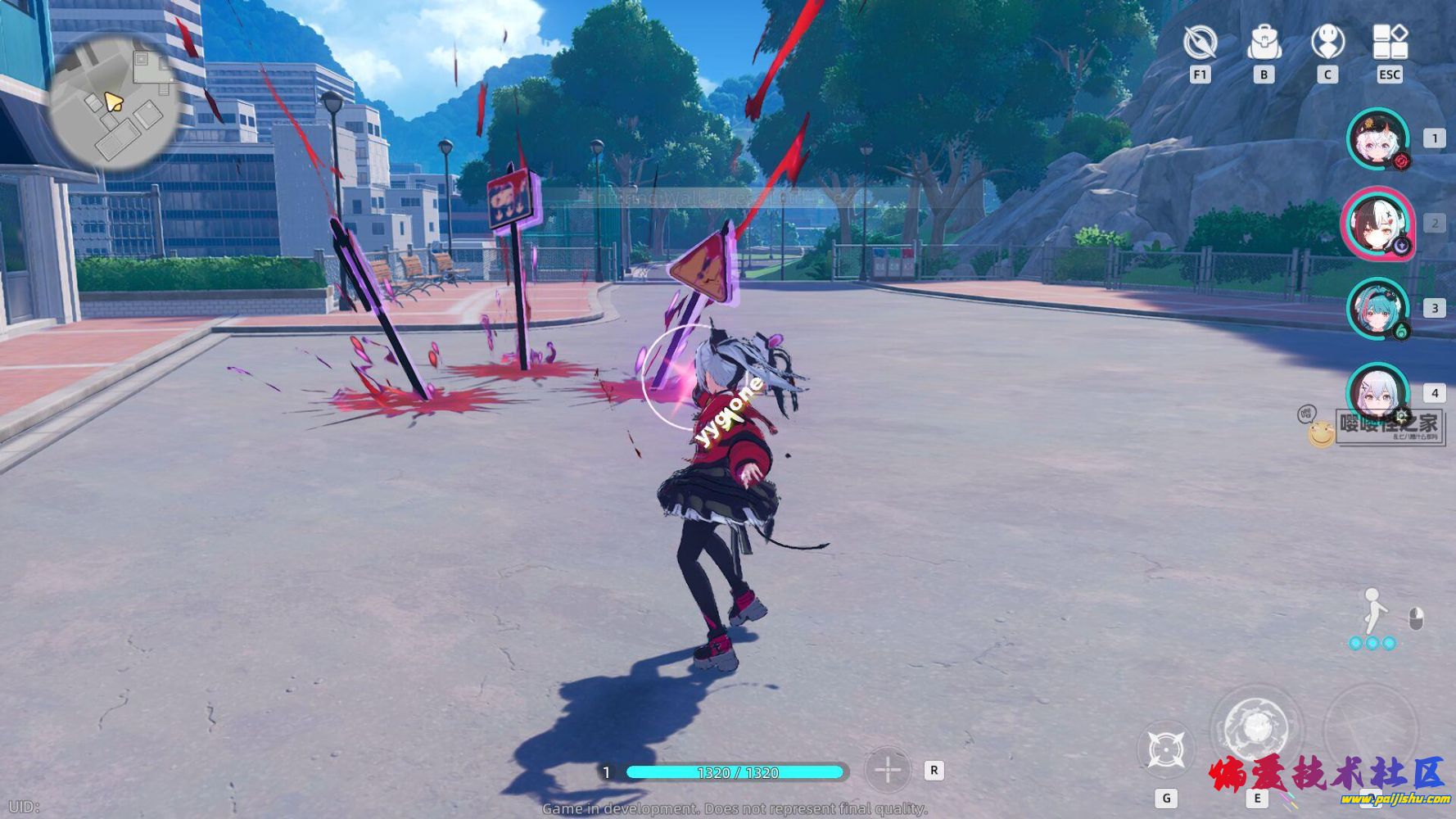Switch to the white-haired character with black cap
This screenshot has height=819, width=1456.
(1378, 139)
